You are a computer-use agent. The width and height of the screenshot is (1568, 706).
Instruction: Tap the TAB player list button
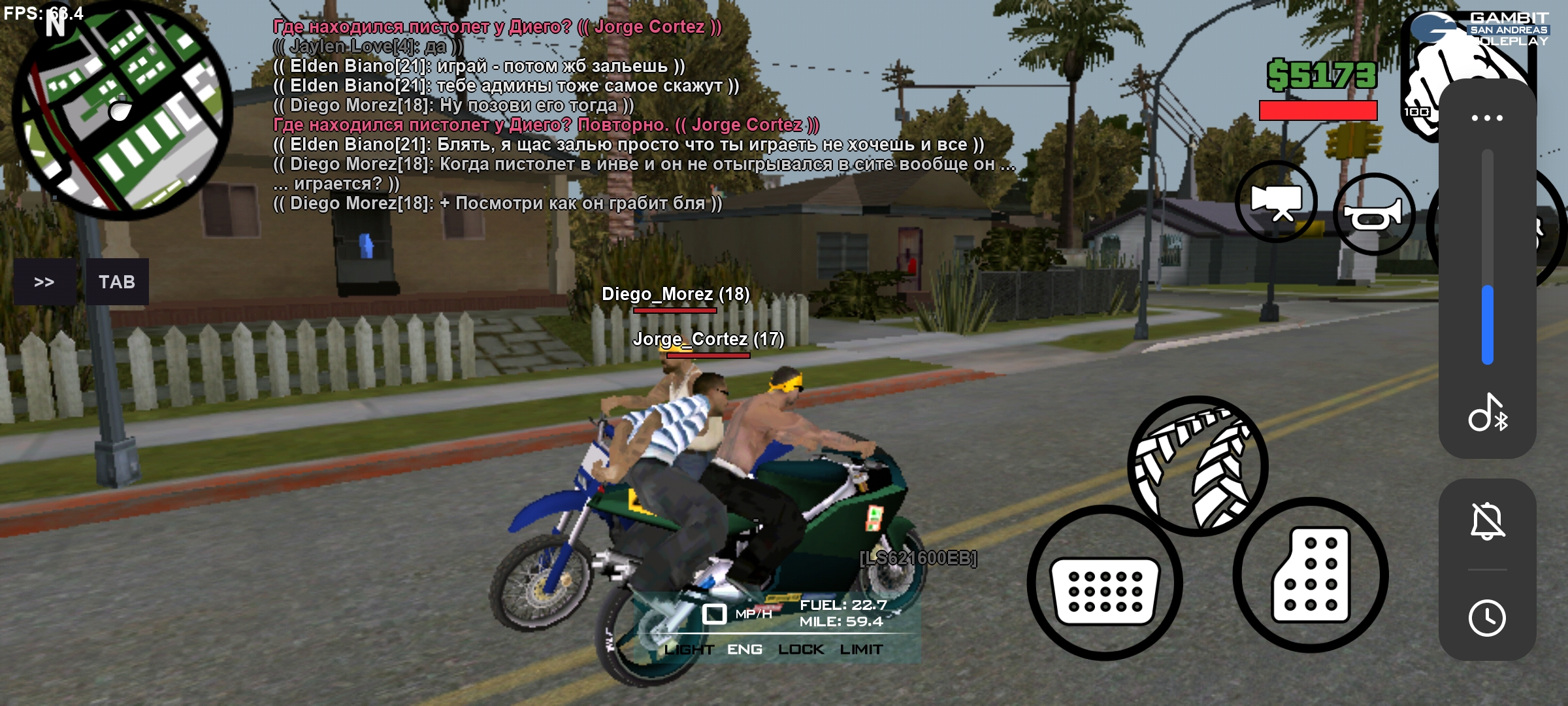coord(117,282)
